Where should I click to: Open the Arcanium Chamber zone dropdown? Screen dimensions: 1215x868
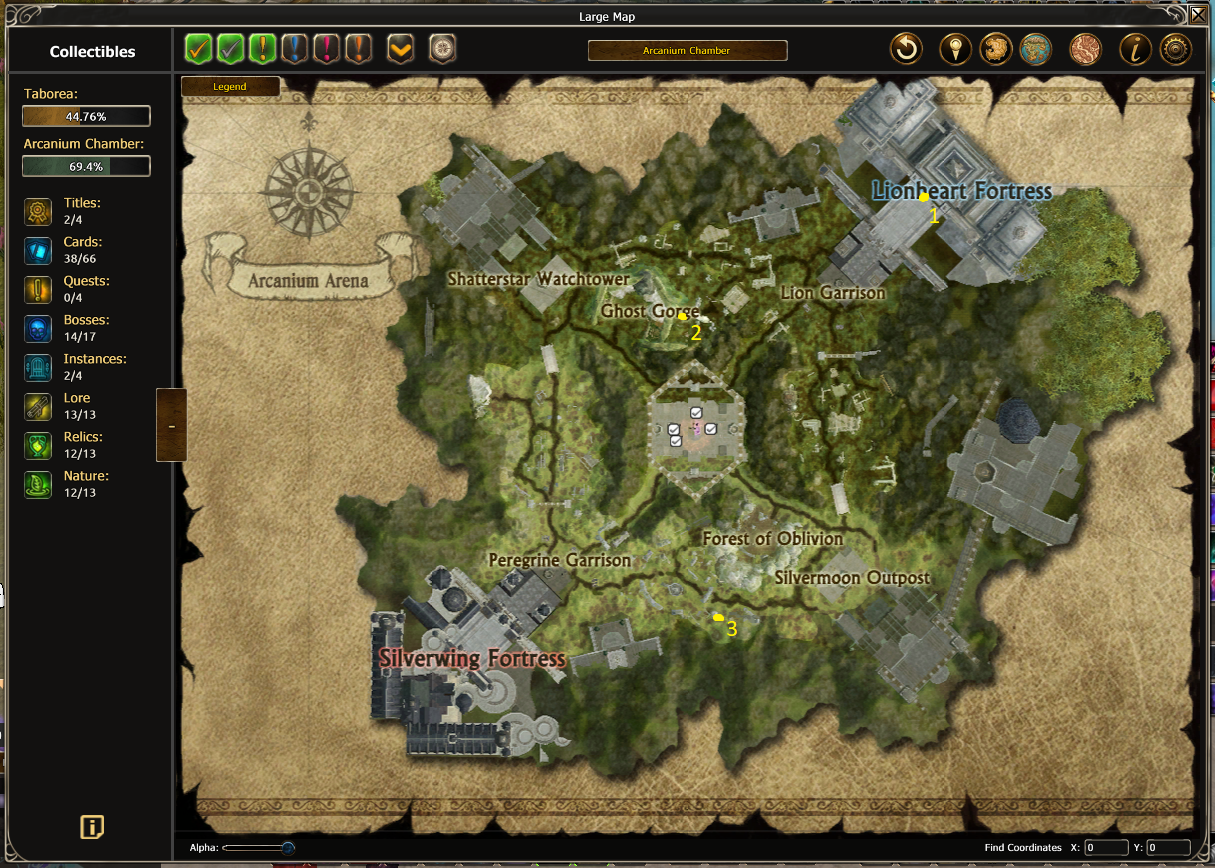[x=687, y=50]
